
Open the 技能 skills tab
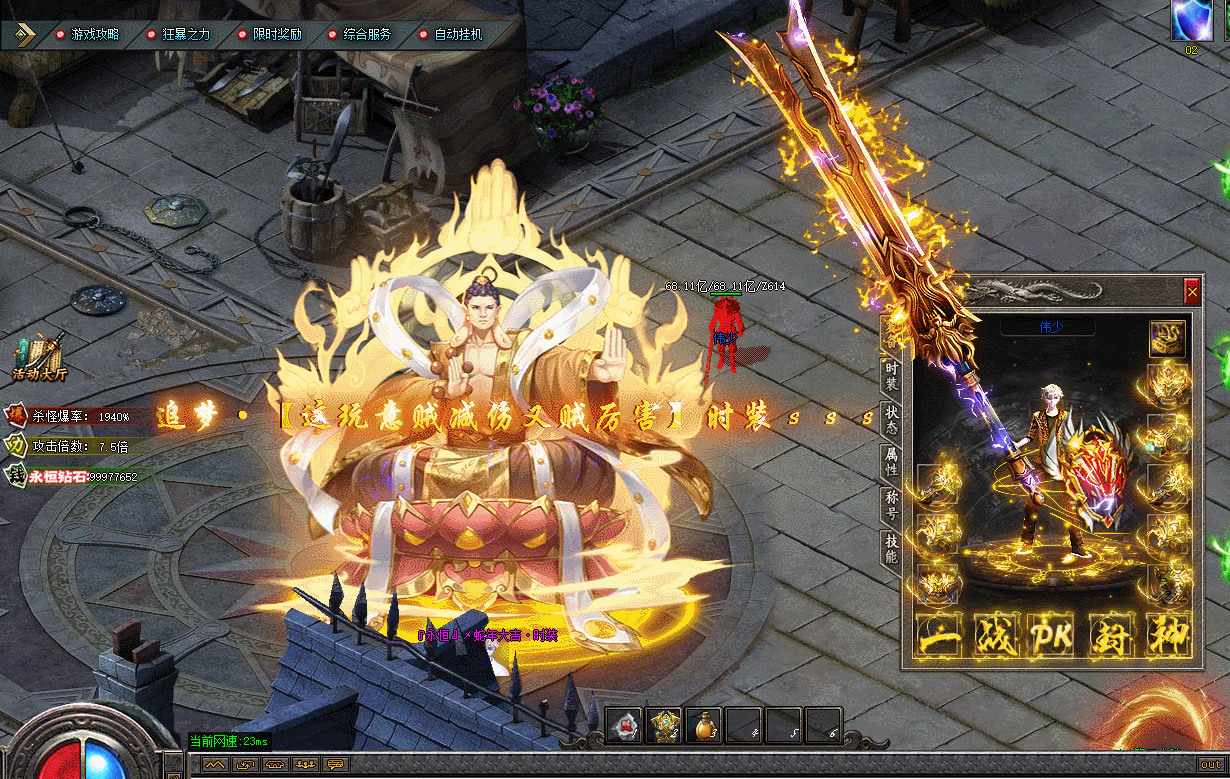(891, 547)
